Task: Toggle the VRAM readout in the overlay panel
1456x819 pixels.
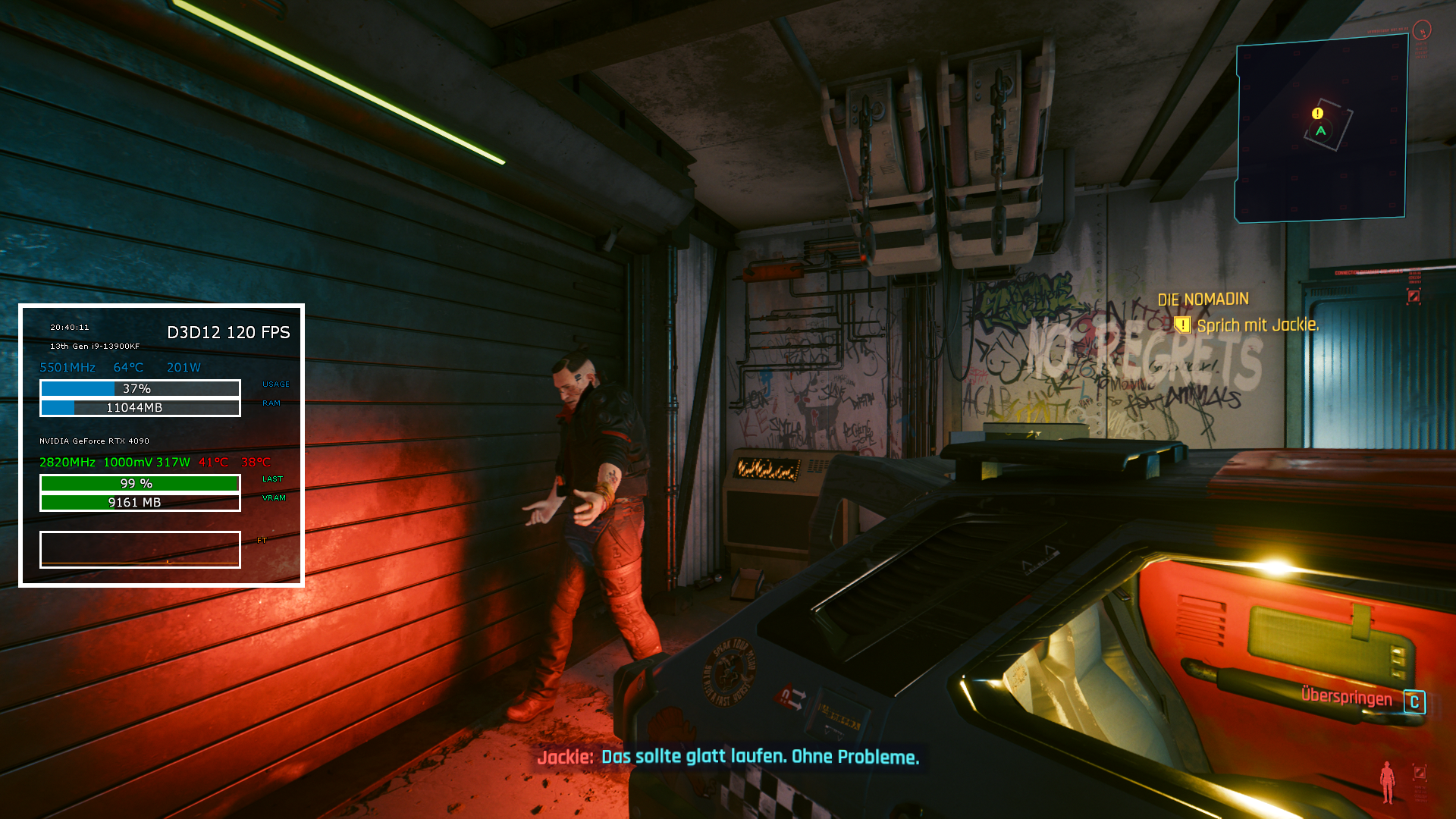Action: (x=273, y=498)
